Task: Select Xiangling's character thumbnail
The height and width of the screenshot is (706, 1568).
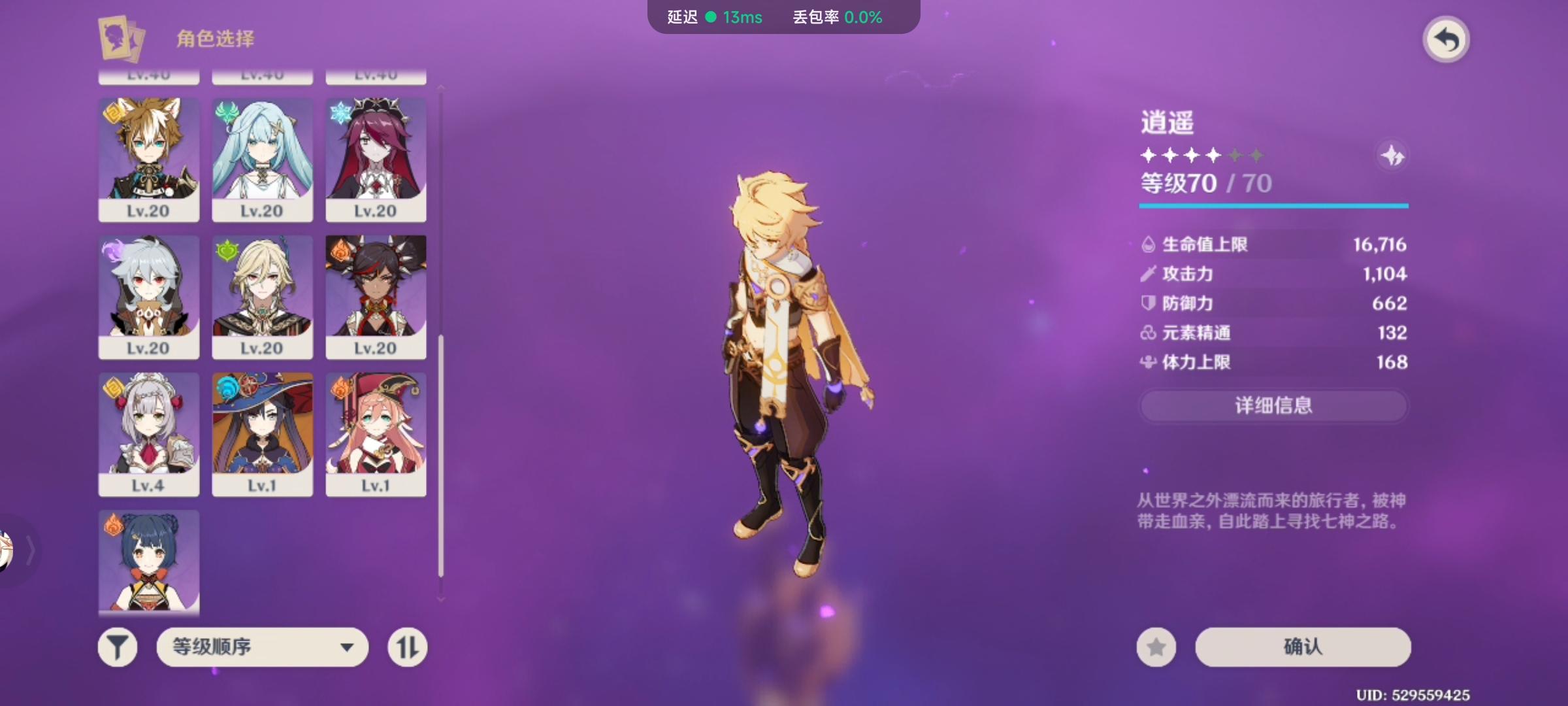Action: (x=148, y=562)
